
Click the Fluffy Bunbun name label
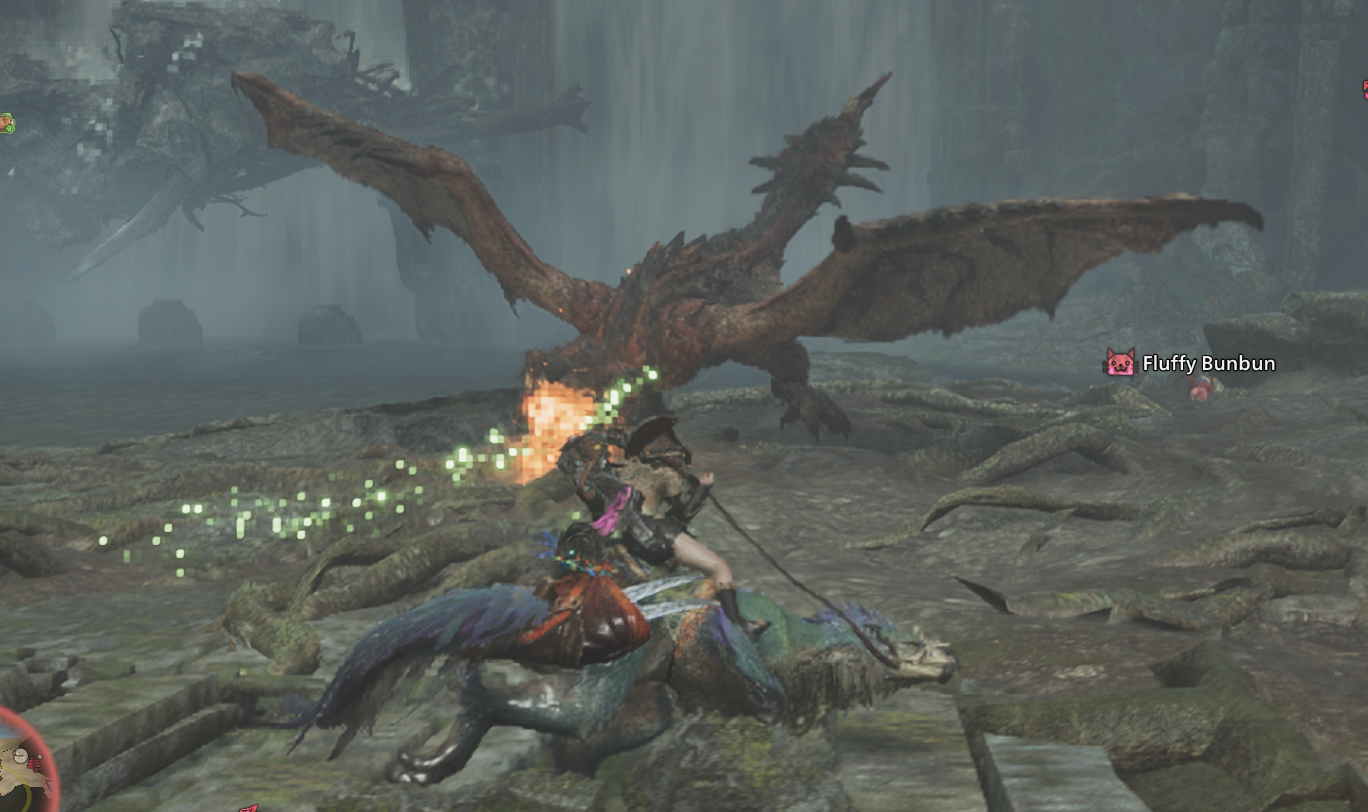(1208, 364)
